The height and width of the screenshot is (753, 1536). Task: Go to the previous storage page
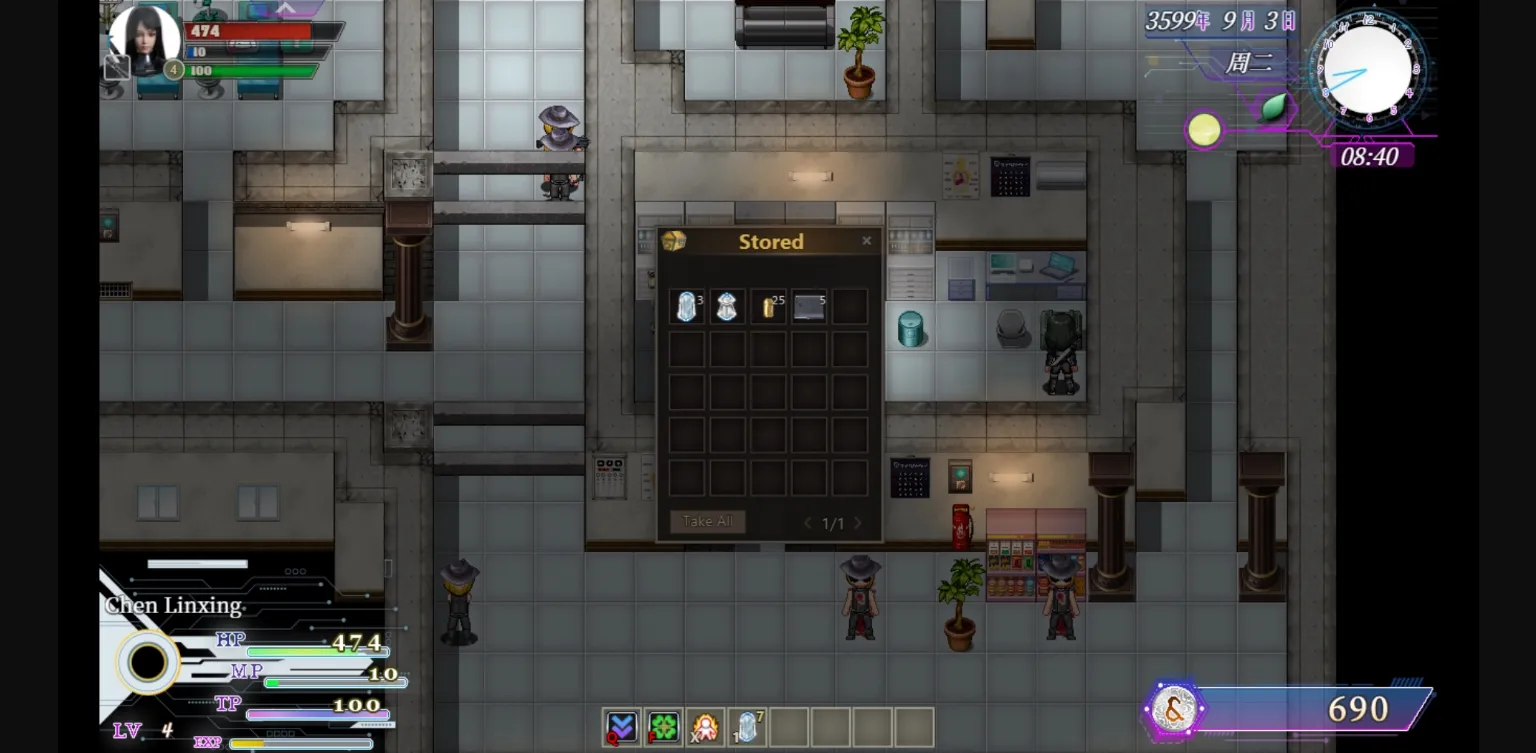point(808,523)
